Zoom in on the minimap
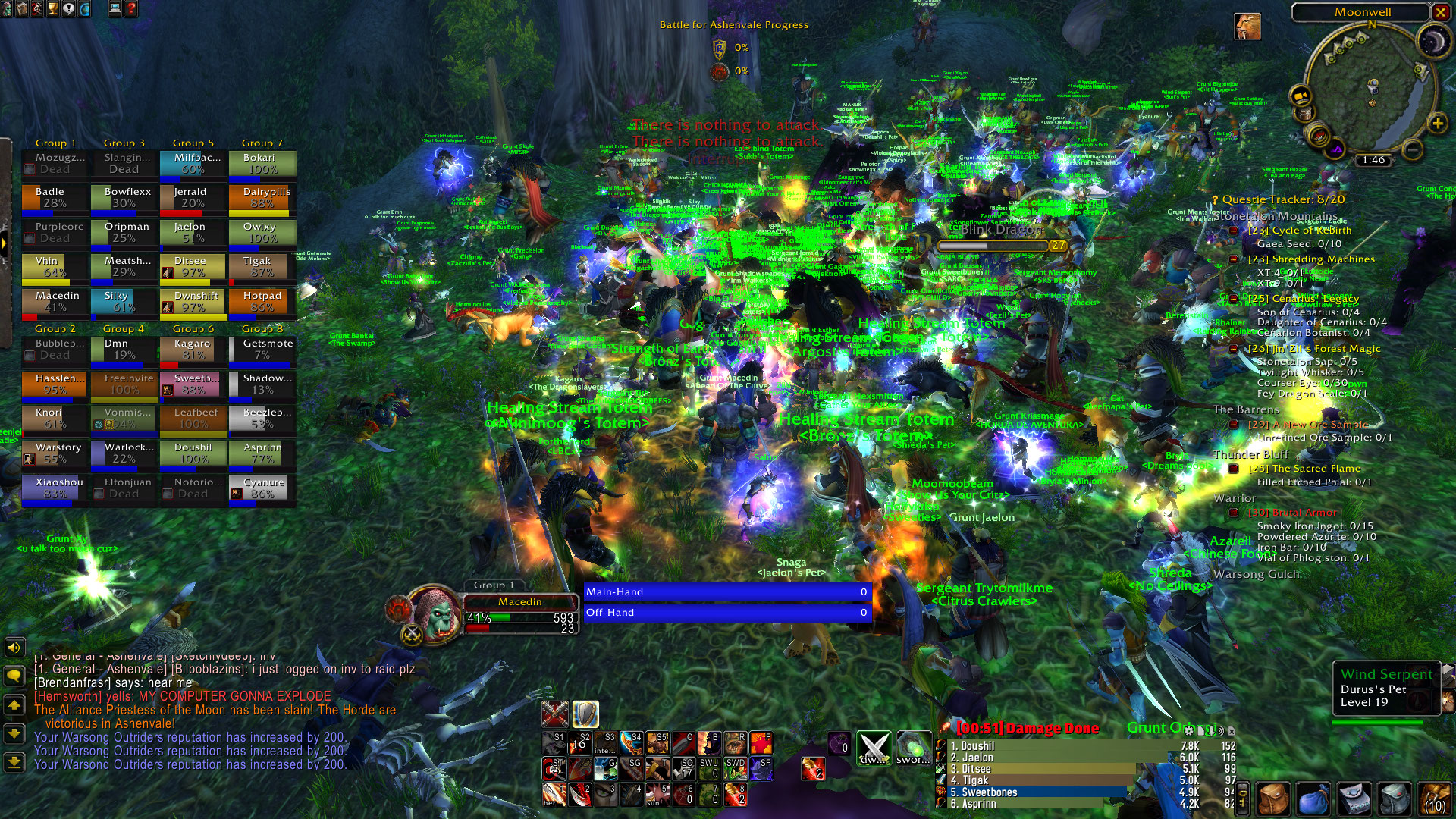The width and height of the screenshot is (1456, 819). (1436, 123)
